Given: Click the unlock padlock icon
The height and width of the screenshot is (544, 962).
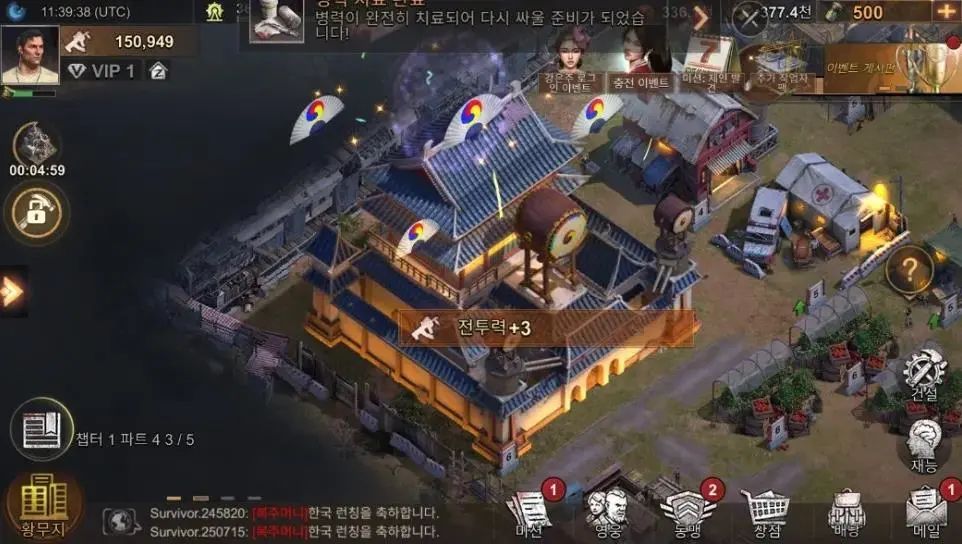Looking at the screenshot, I should [x=37, y=211].
